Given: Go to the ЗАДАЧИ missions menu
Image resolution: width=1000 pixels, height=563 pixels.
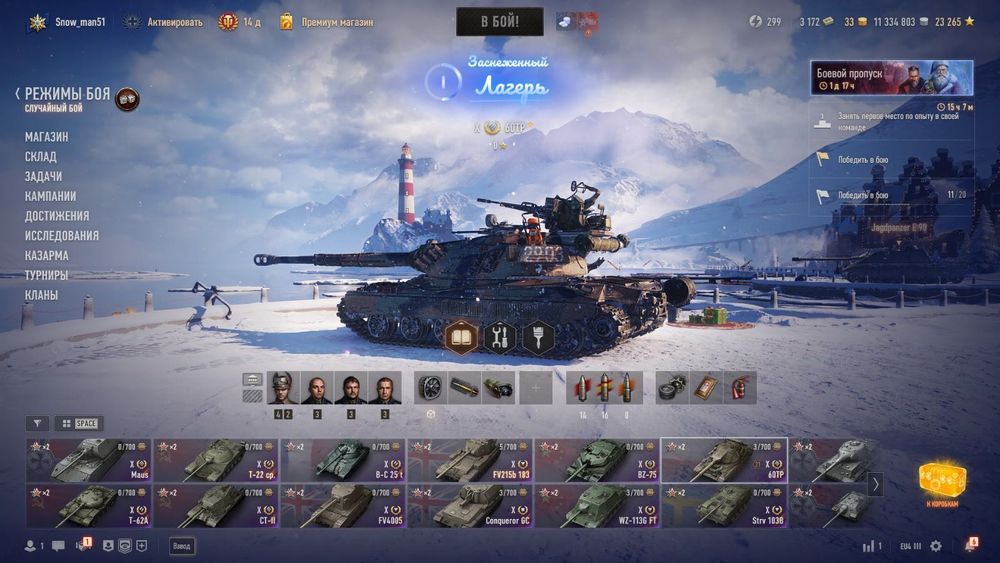Looking at the screenshot, I should [x=44, y=176].
